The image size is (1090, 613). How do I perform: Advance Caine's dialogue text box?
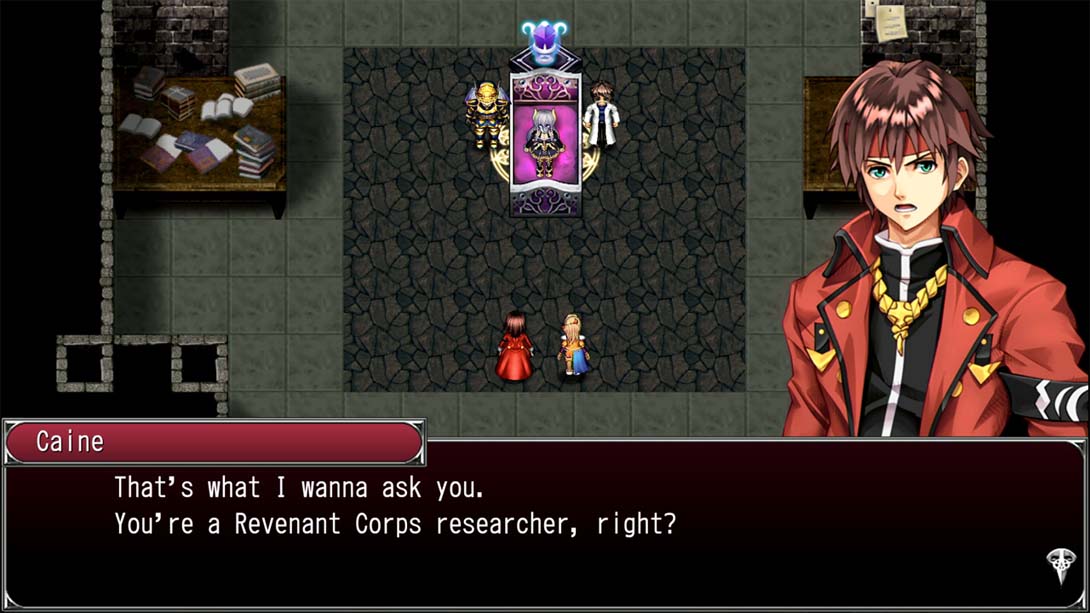click(545, 525)
